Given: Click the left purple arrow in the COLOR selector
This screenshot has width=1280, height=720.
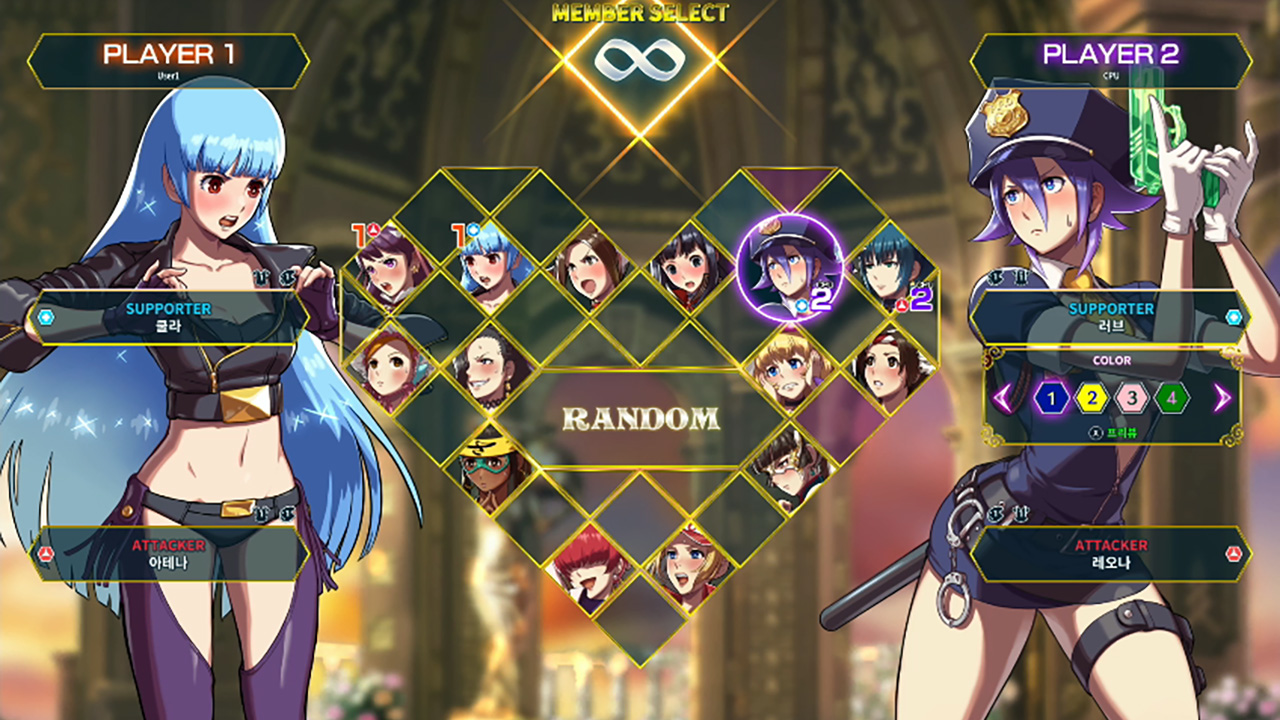Looking at the screenshot, I should point(1000,398).
